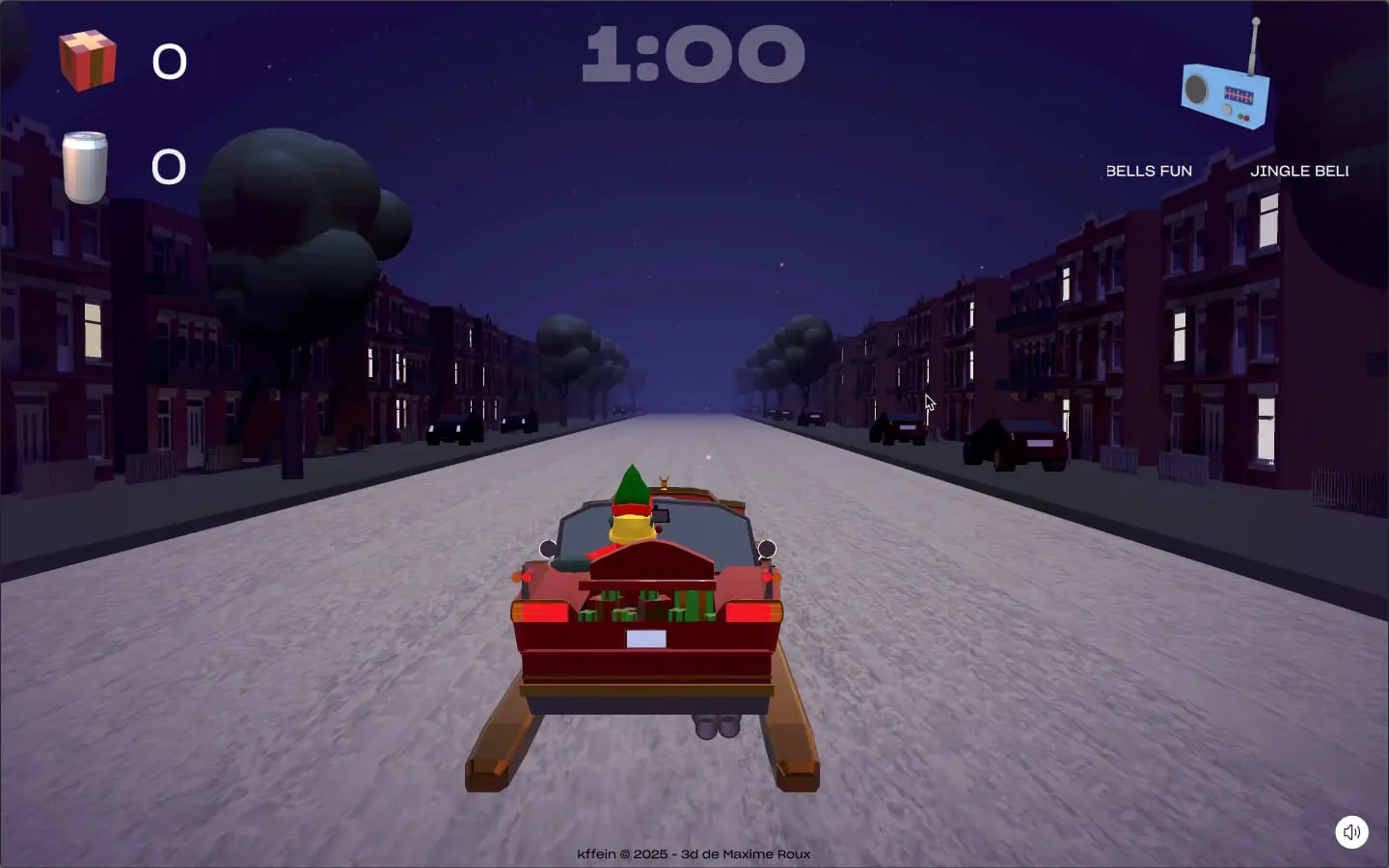Toggle the green button on the radio
Image resolution: width=1389 pixels, height=868 pixels.
coord(1240,116)
